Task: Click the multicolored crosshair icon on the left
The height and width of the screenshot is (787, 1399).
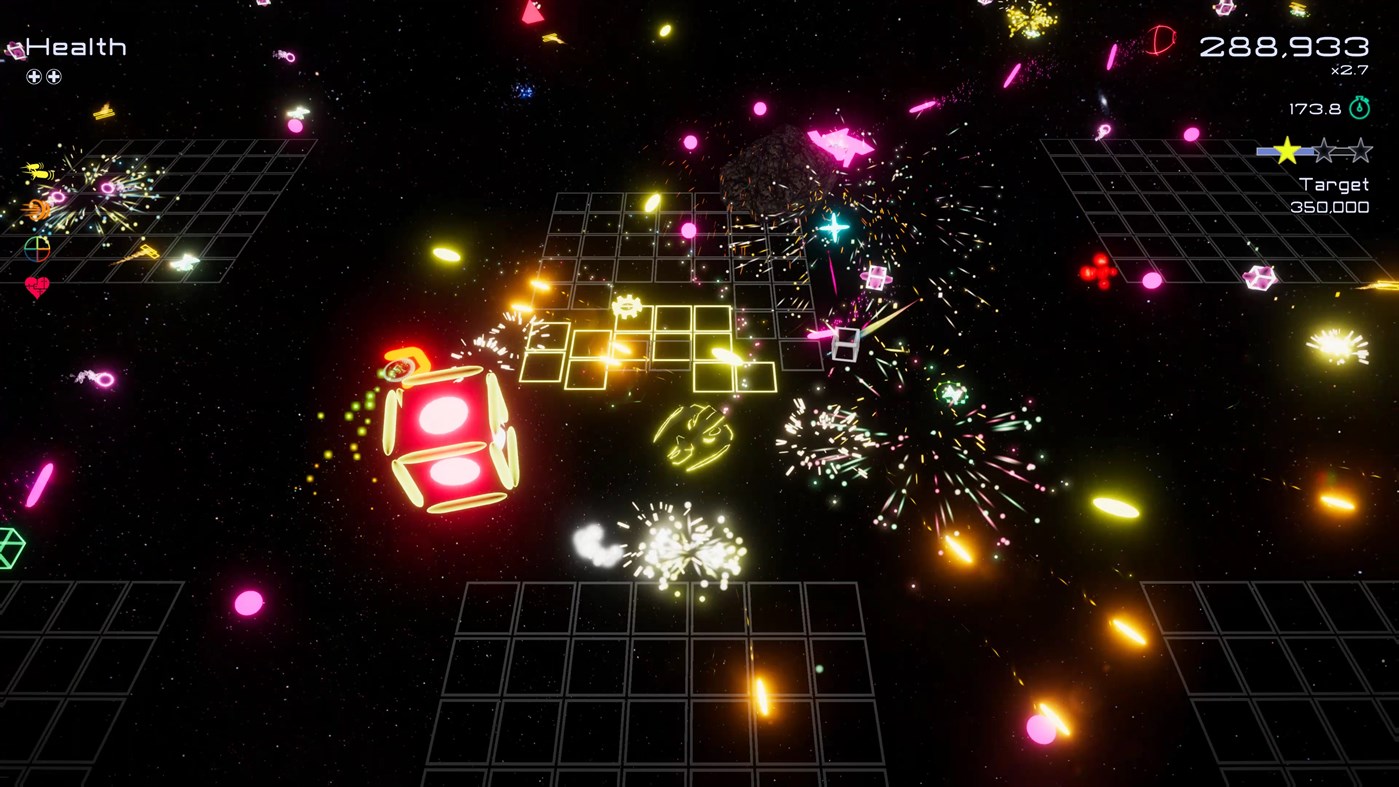Action: click(37, 248)
